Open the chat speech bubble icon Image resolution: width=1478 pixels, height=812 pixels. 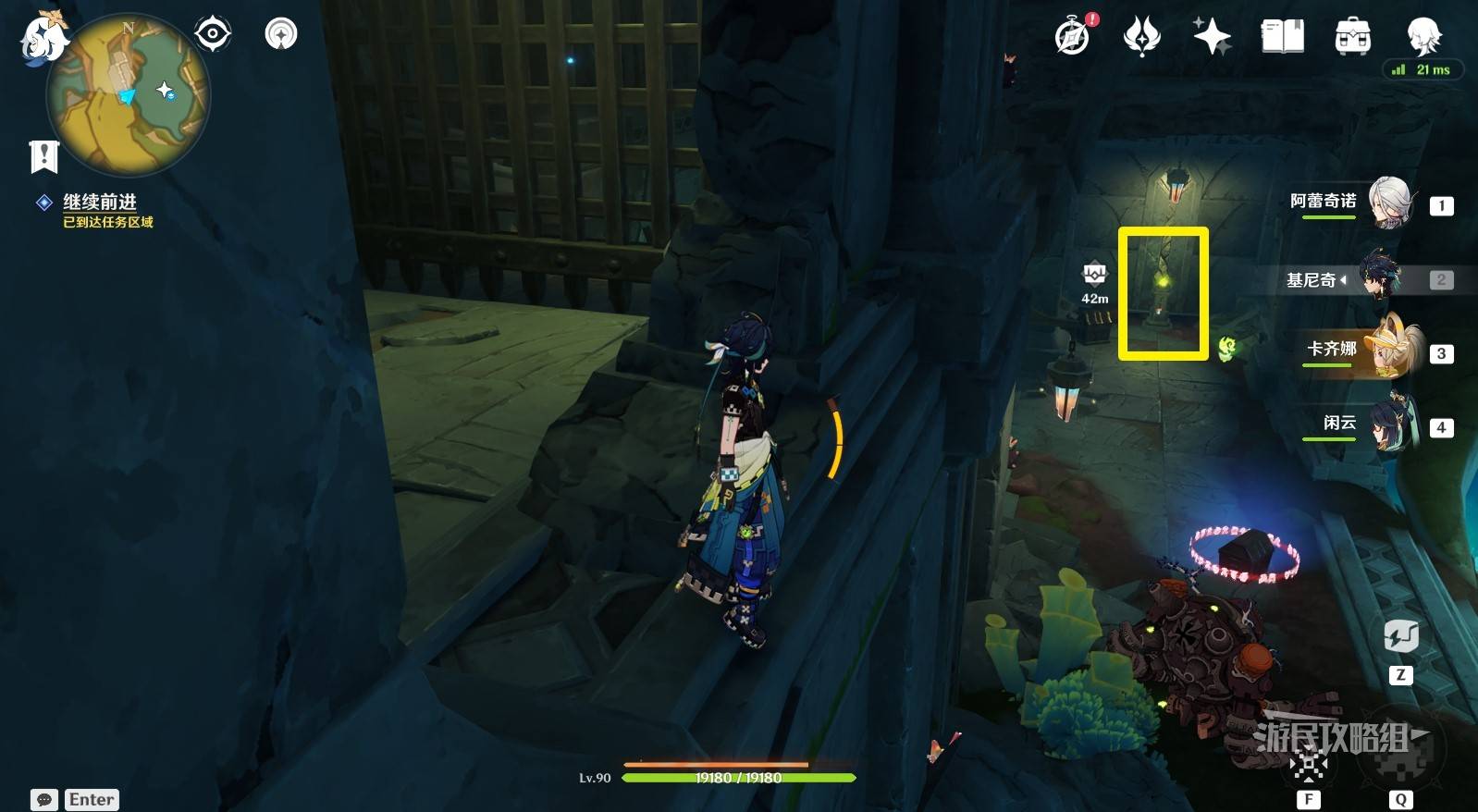tap(43, 800)
